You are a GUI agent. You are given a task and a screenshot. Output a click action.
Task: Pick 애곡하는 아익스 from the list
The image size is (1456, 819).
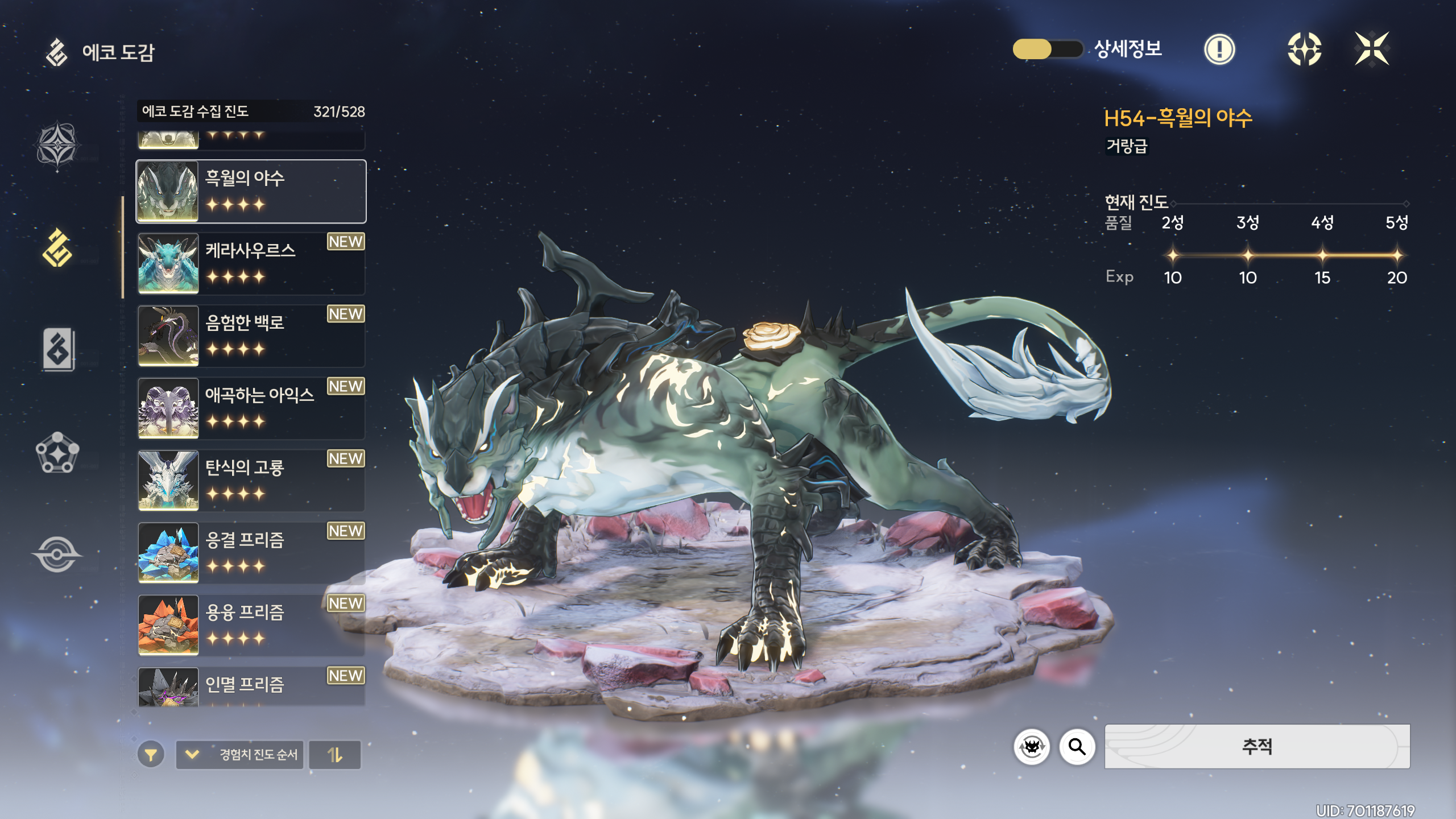(x=251, y=408)
